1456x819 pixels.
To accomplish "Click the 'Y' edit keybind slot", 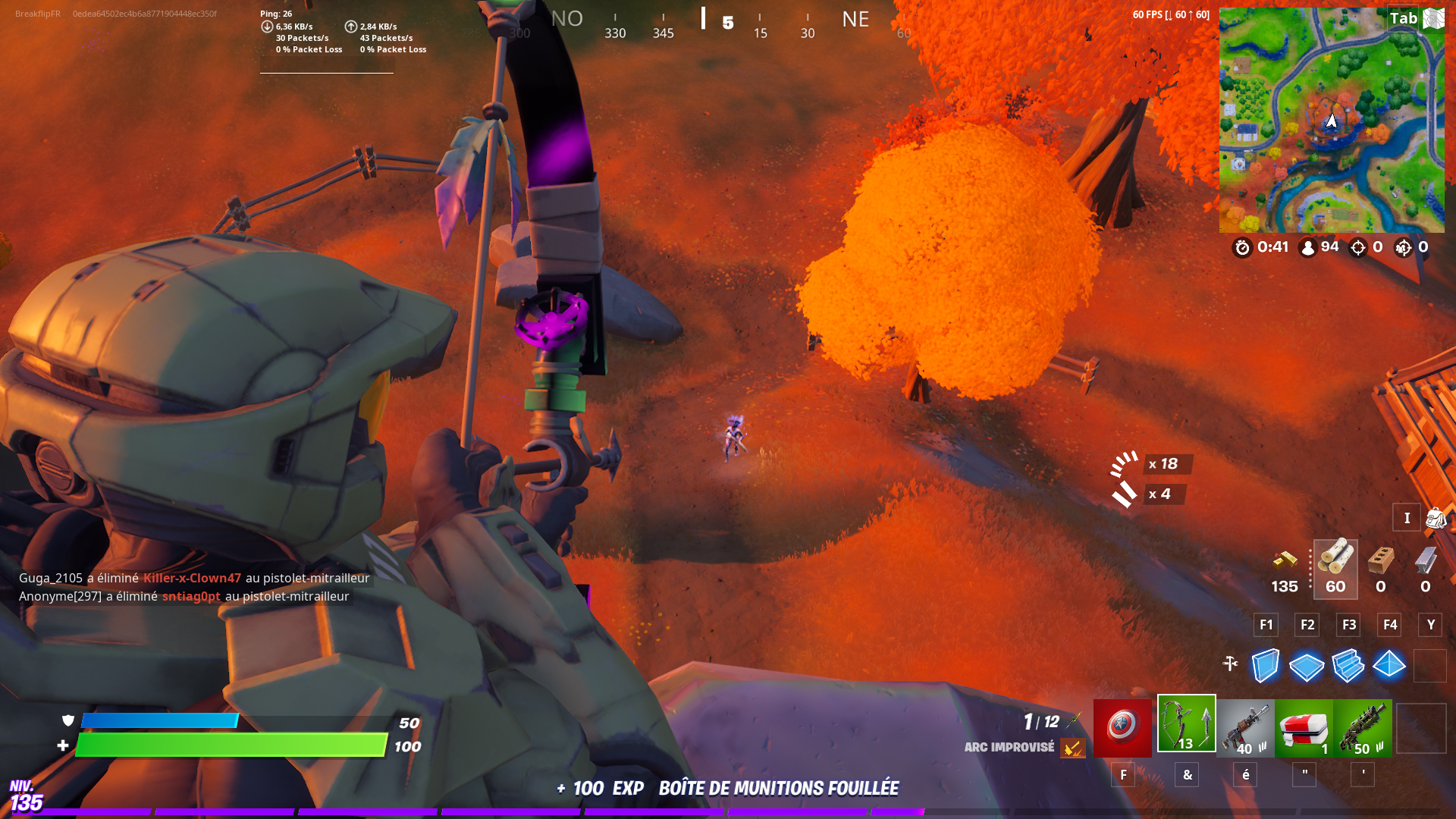I will click(1430, 625).
